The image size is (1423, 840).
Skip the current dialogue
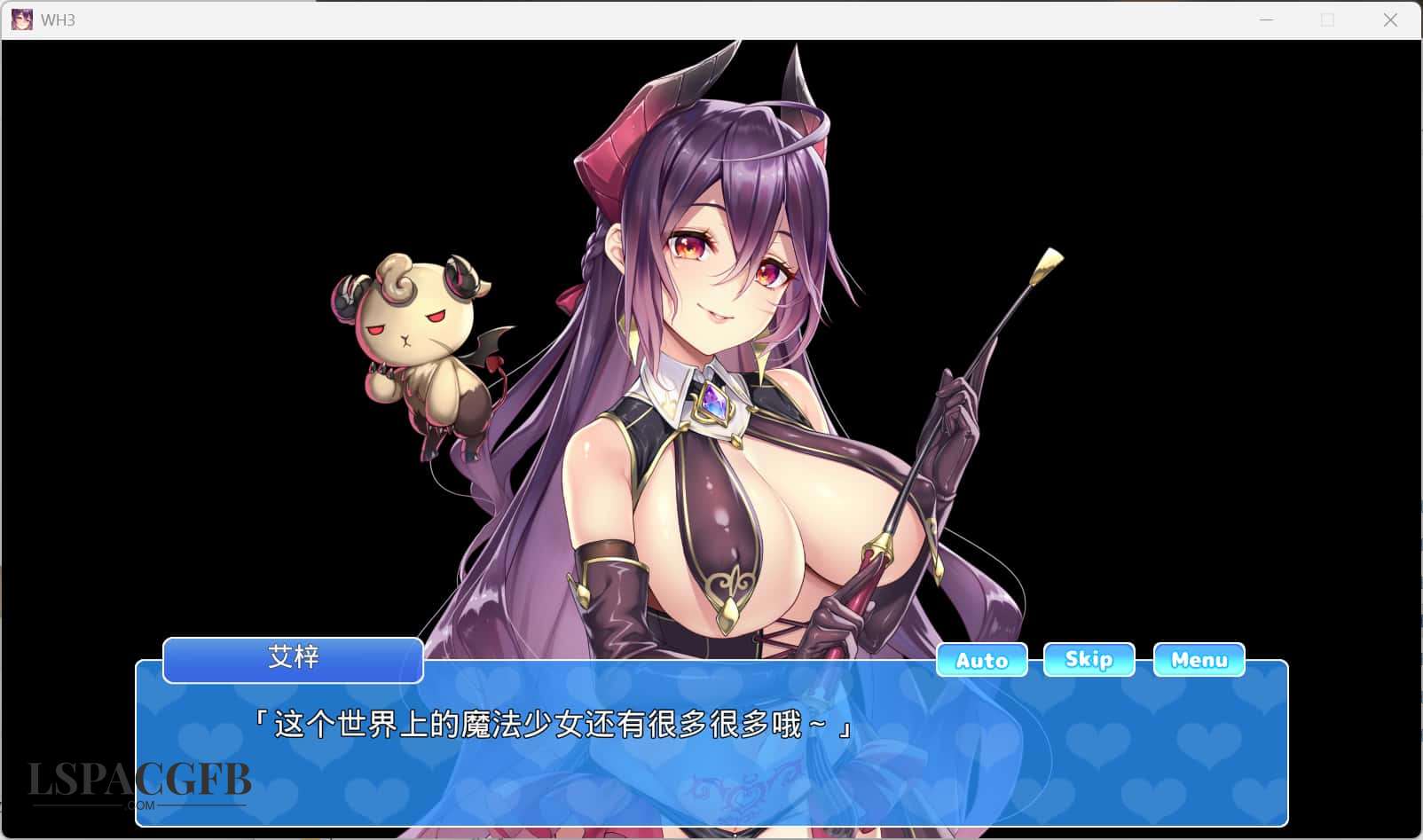click(x=1089, y=659)
